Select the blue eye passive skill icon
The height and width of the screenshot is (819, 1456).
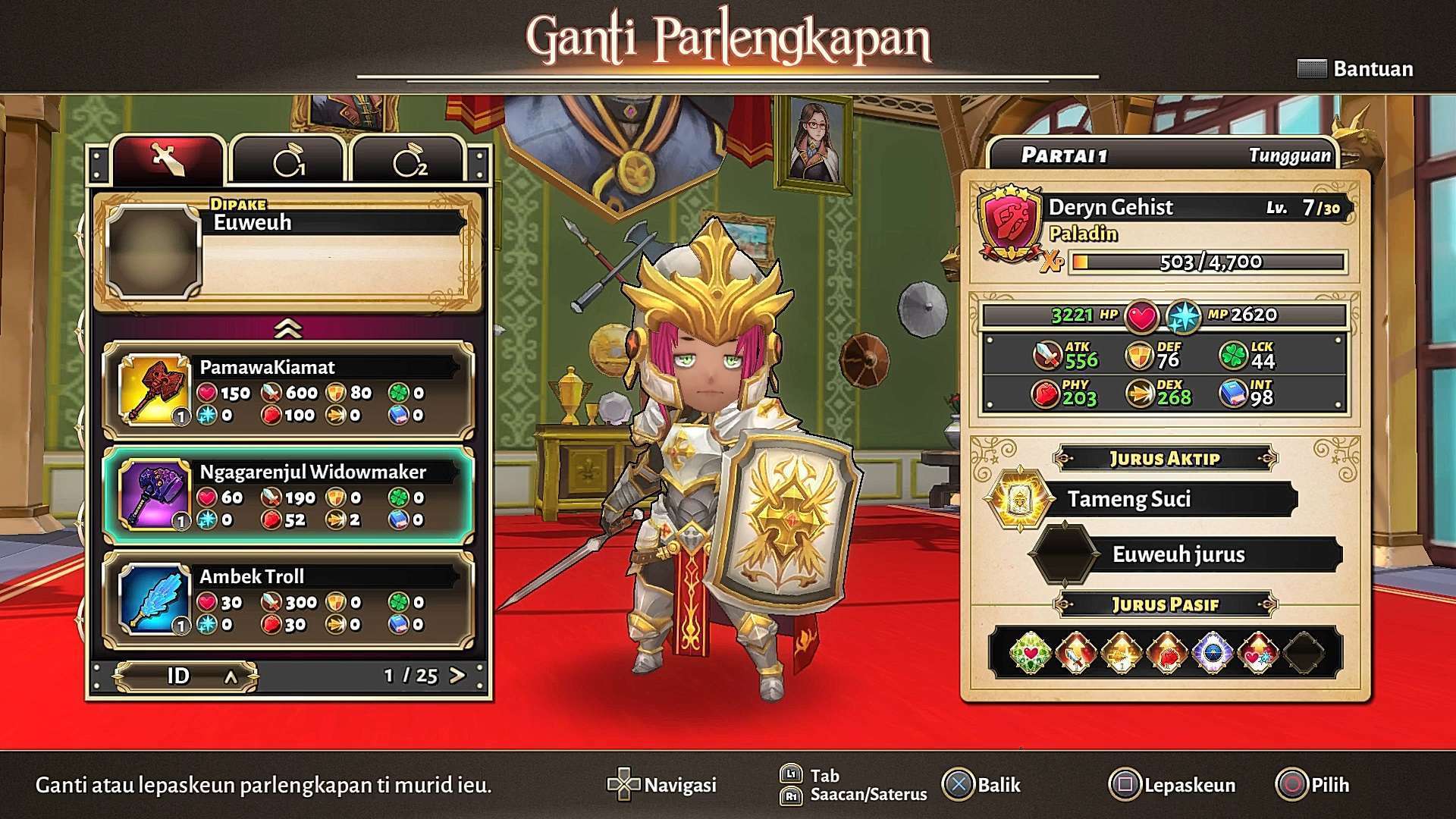coord(1212,652)
